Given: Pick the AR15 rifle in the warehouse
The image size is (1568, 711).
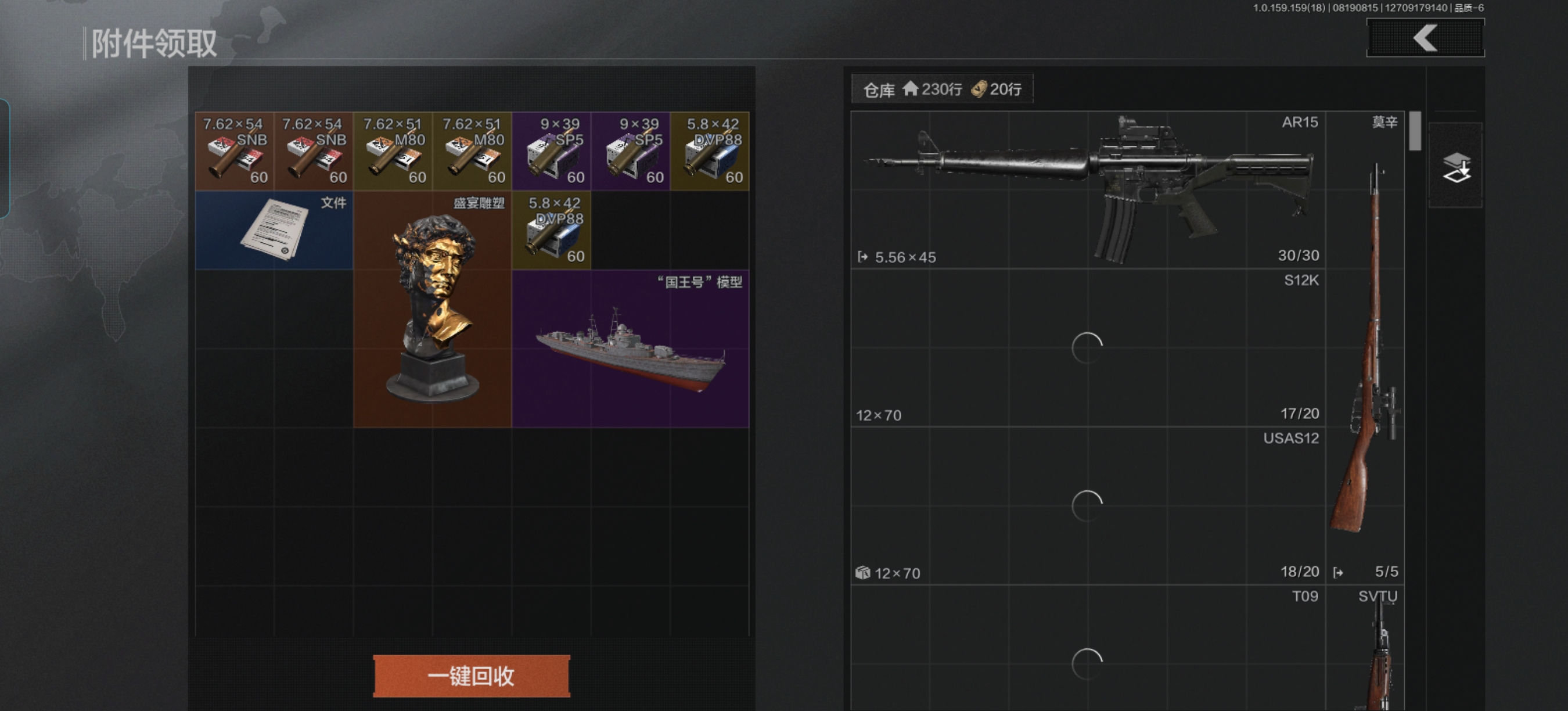Looking at the screenshot, I should click(x=1088, y=189).
